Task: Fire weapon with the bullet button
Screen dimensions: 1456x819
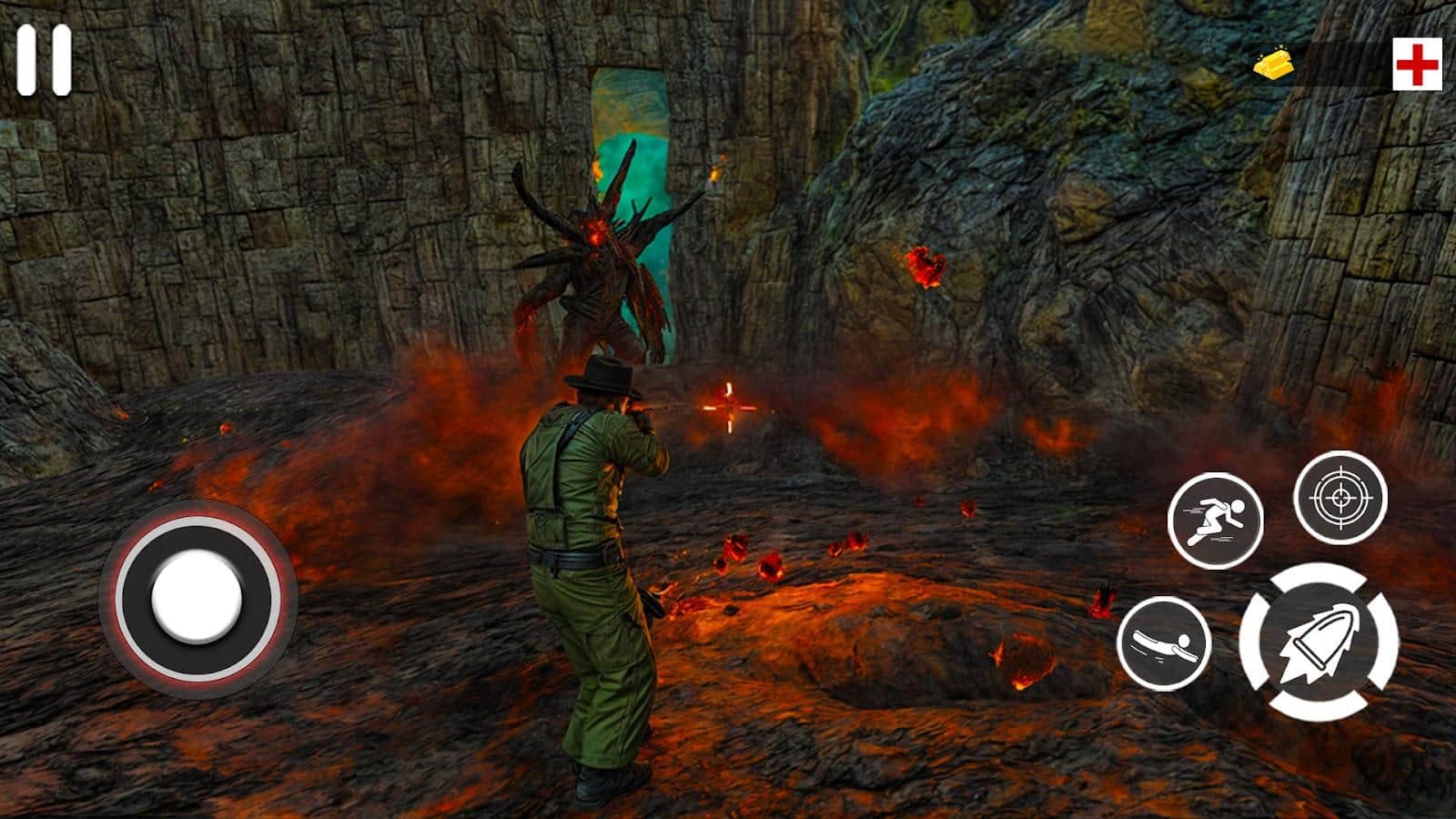Action: point(1319,642)
